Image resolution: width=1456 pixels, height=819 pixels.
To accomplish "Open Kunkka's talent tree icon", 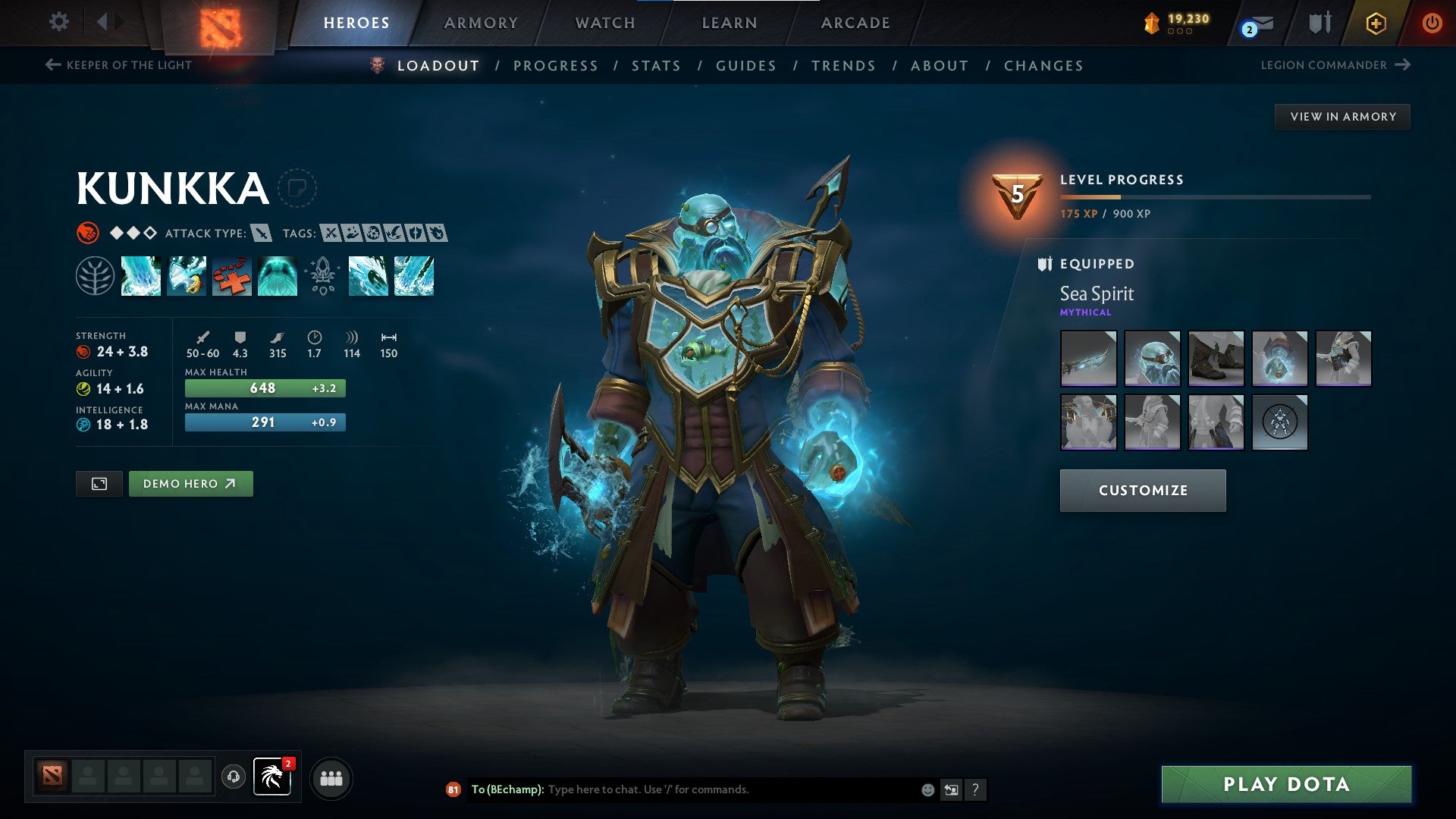I will tap(96, 276).
